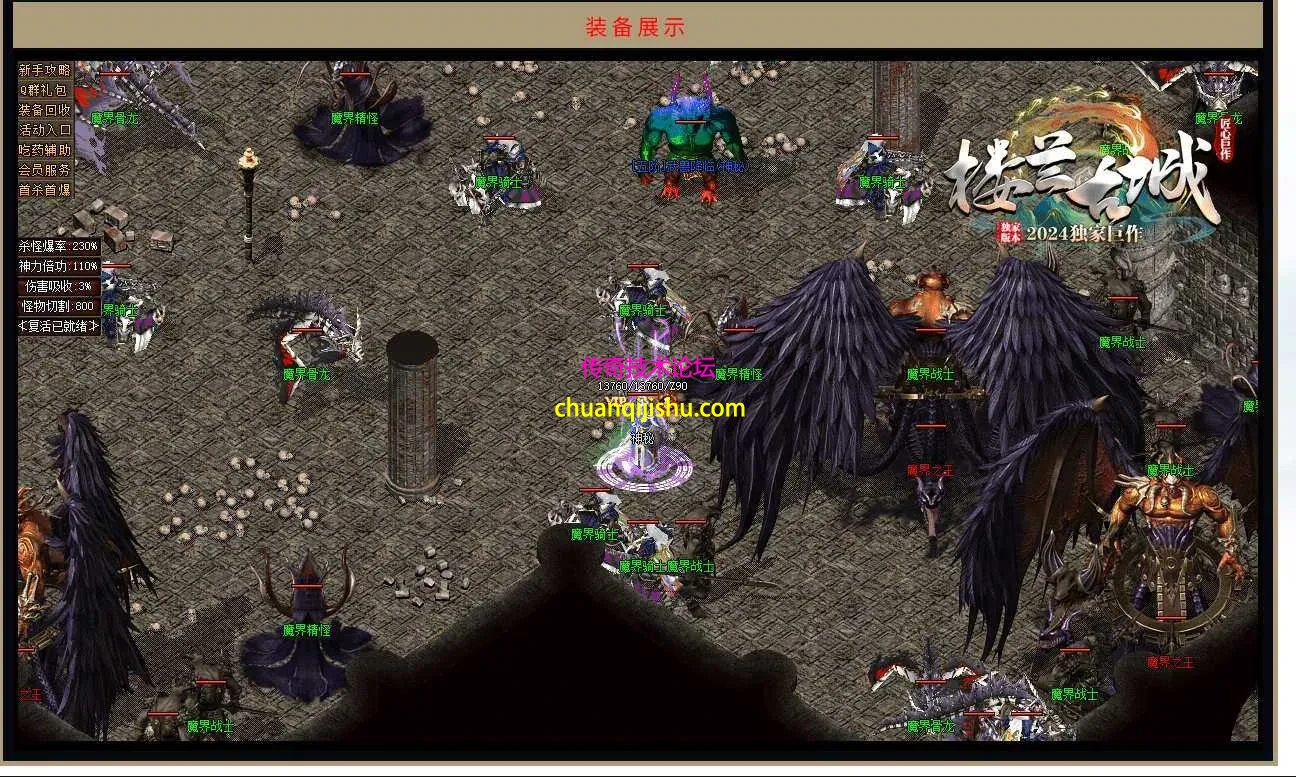The width and height of the screenshot is (1296, 777).
Task: Show the 首杀首爆 first-kill rewards
Action: click(x=45, y=190)
